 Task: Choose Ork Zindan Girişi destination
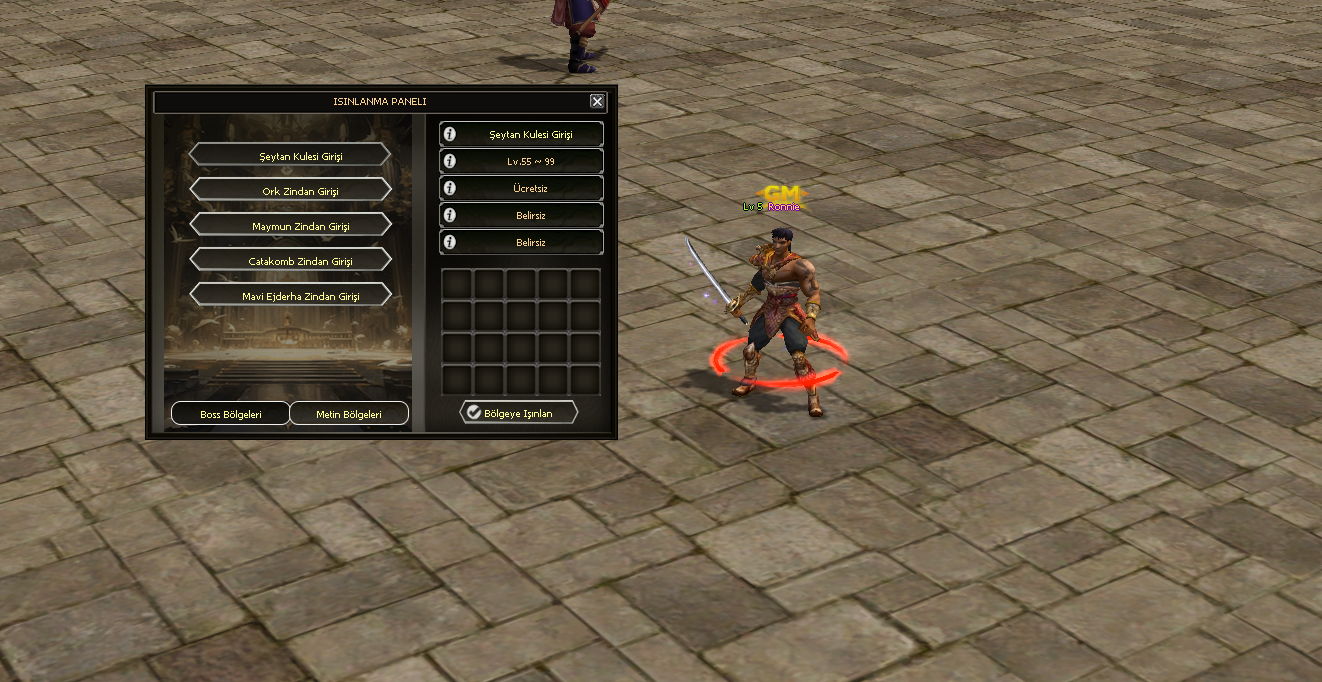289,190
